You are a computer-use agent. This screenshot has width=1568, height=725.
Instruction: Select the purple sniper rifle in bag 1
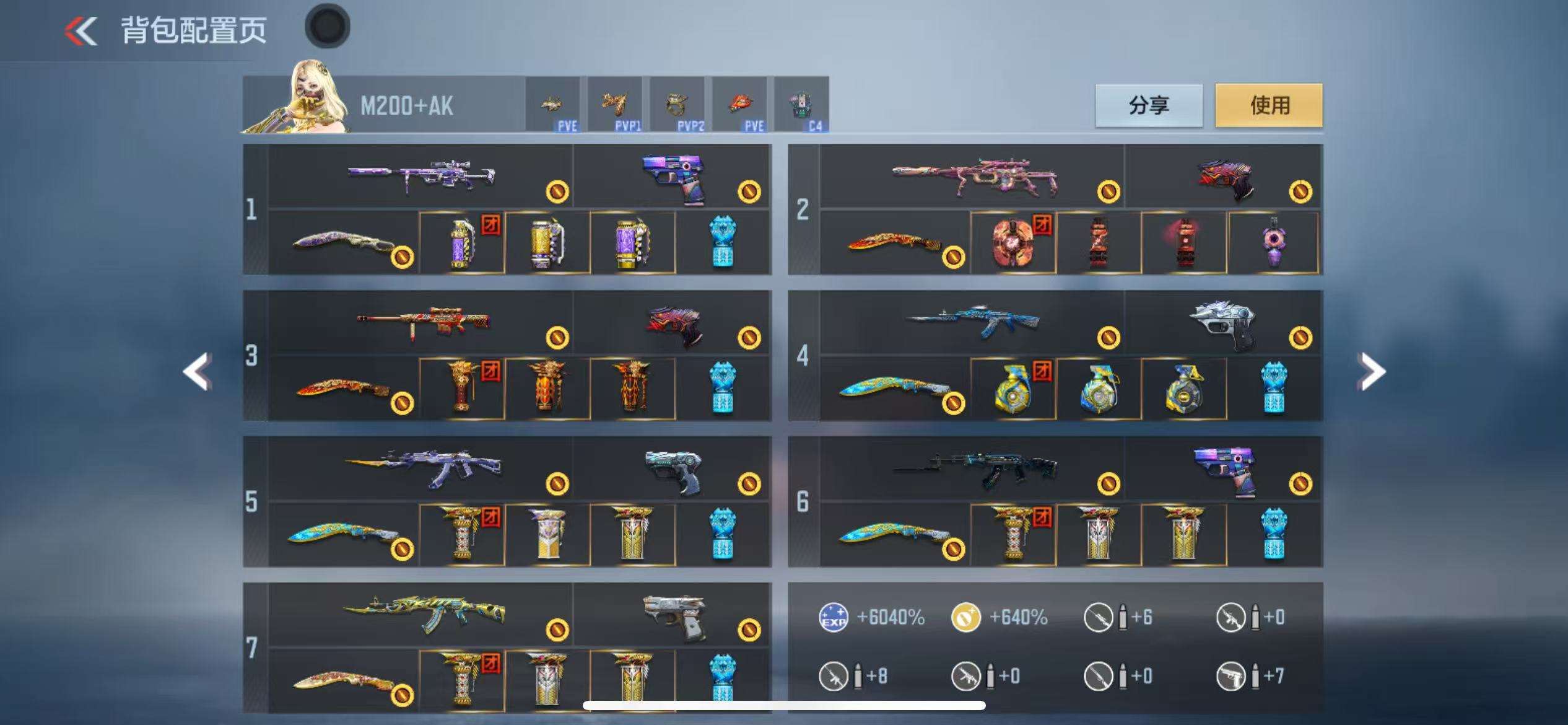421,176
